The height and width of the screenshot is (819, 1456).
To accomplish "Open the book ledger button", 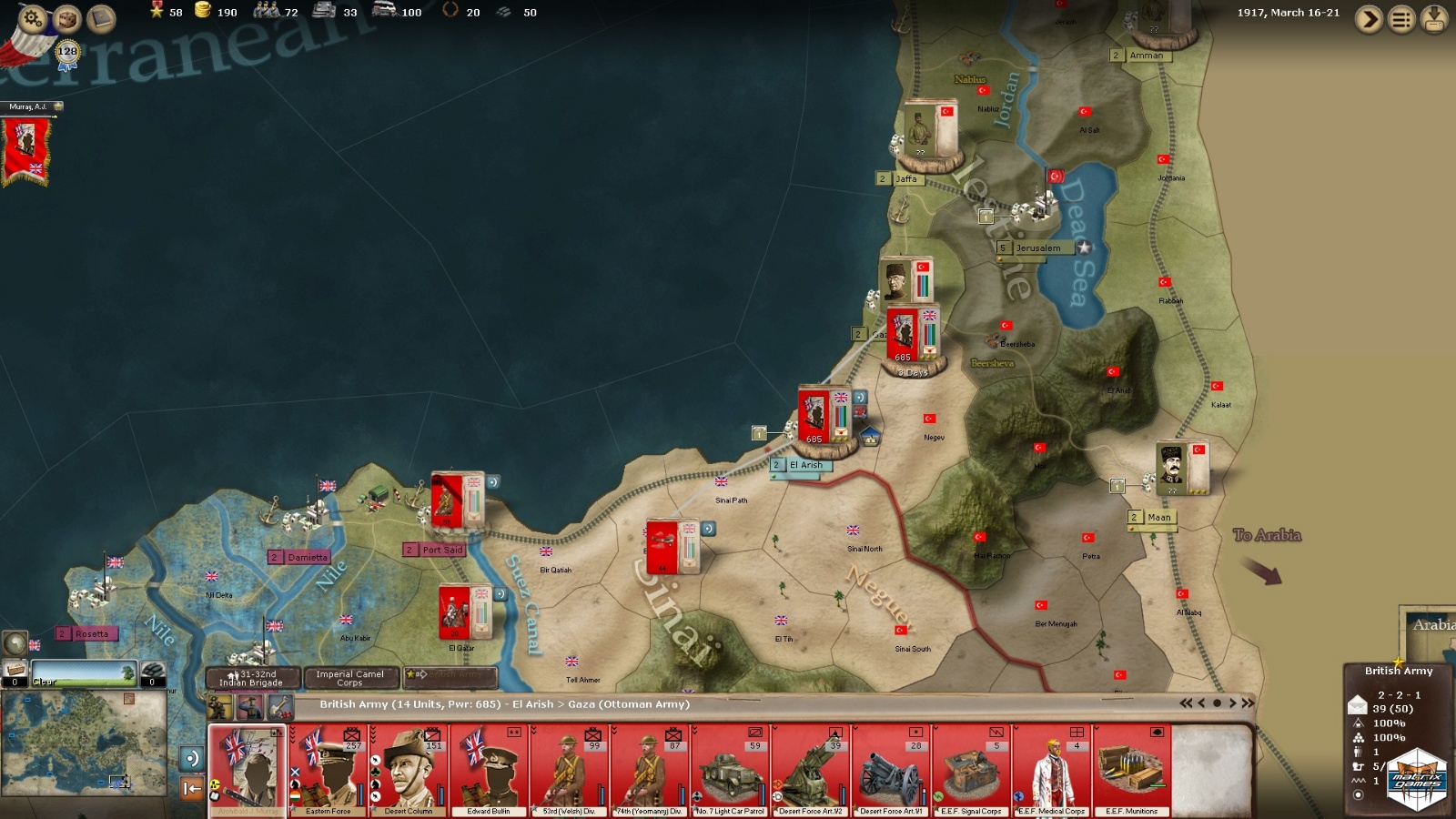I will click(x=100, y=17).
